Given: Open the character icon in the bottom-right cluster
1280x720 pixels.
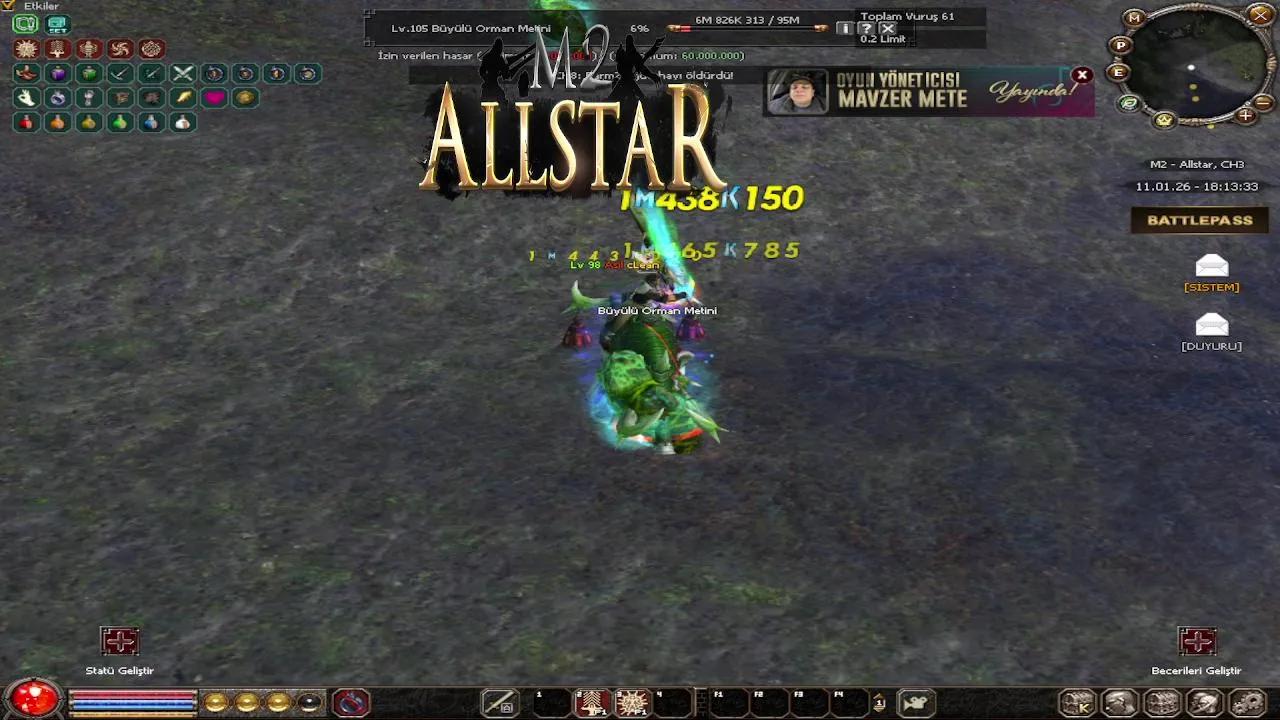Looking at the screenshot, I should [x=1118, y=703].
